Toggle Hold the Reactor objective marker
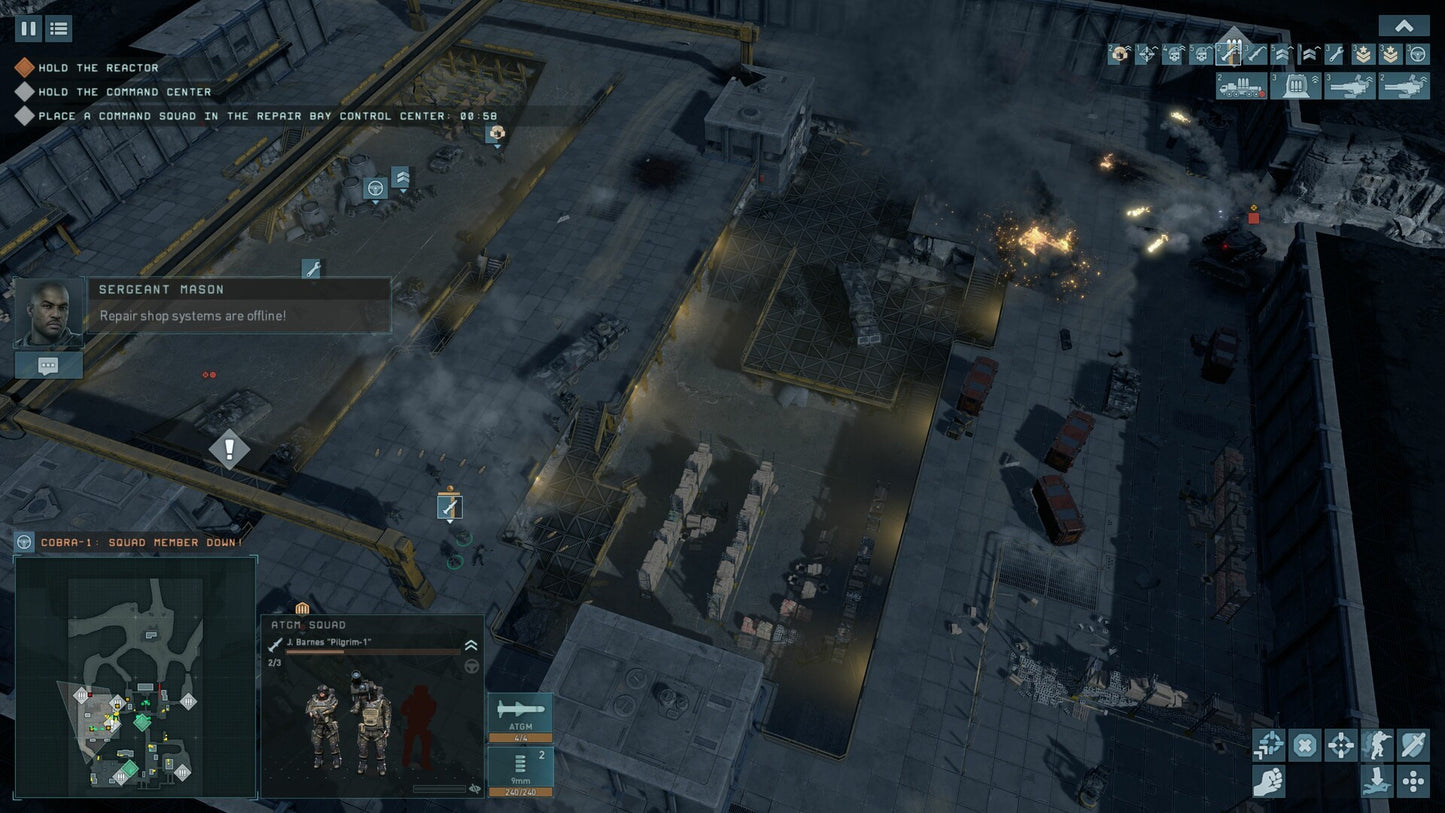 tap(24, 67)
